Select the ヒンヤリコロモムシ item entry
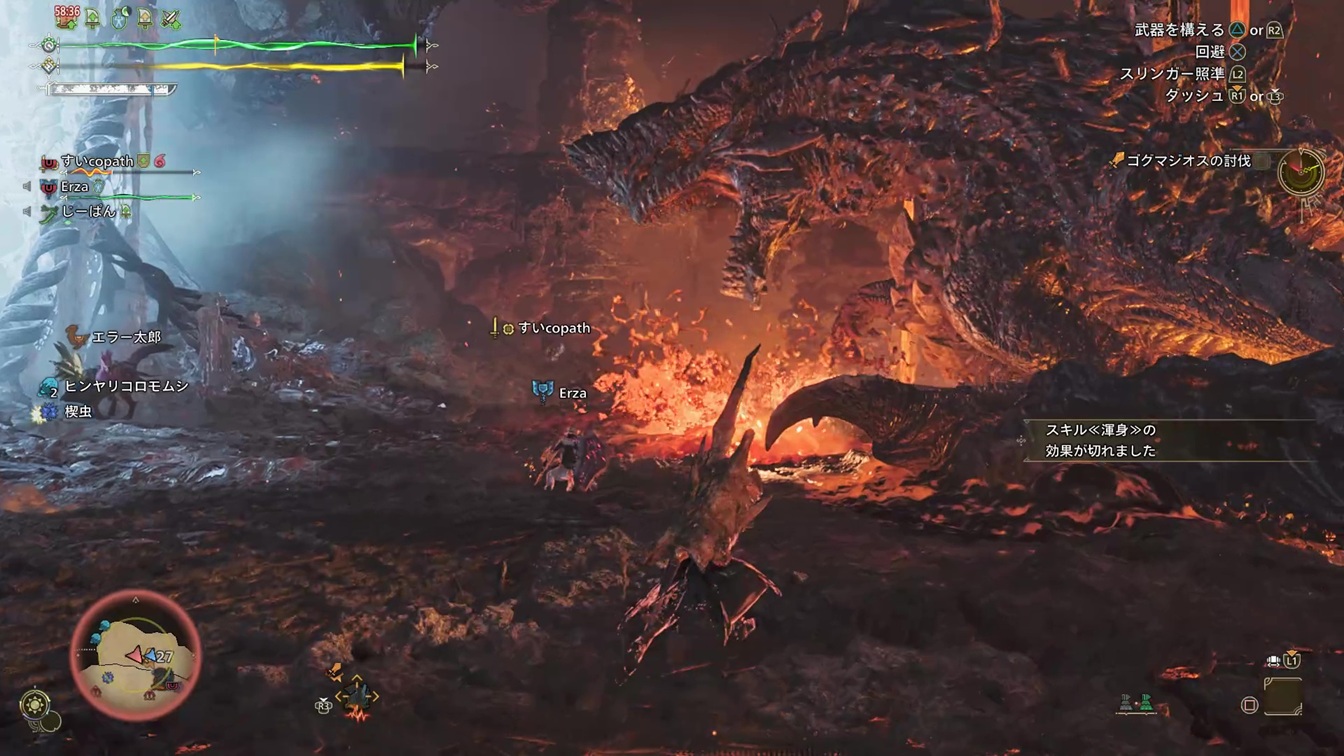 click(125, 386)
